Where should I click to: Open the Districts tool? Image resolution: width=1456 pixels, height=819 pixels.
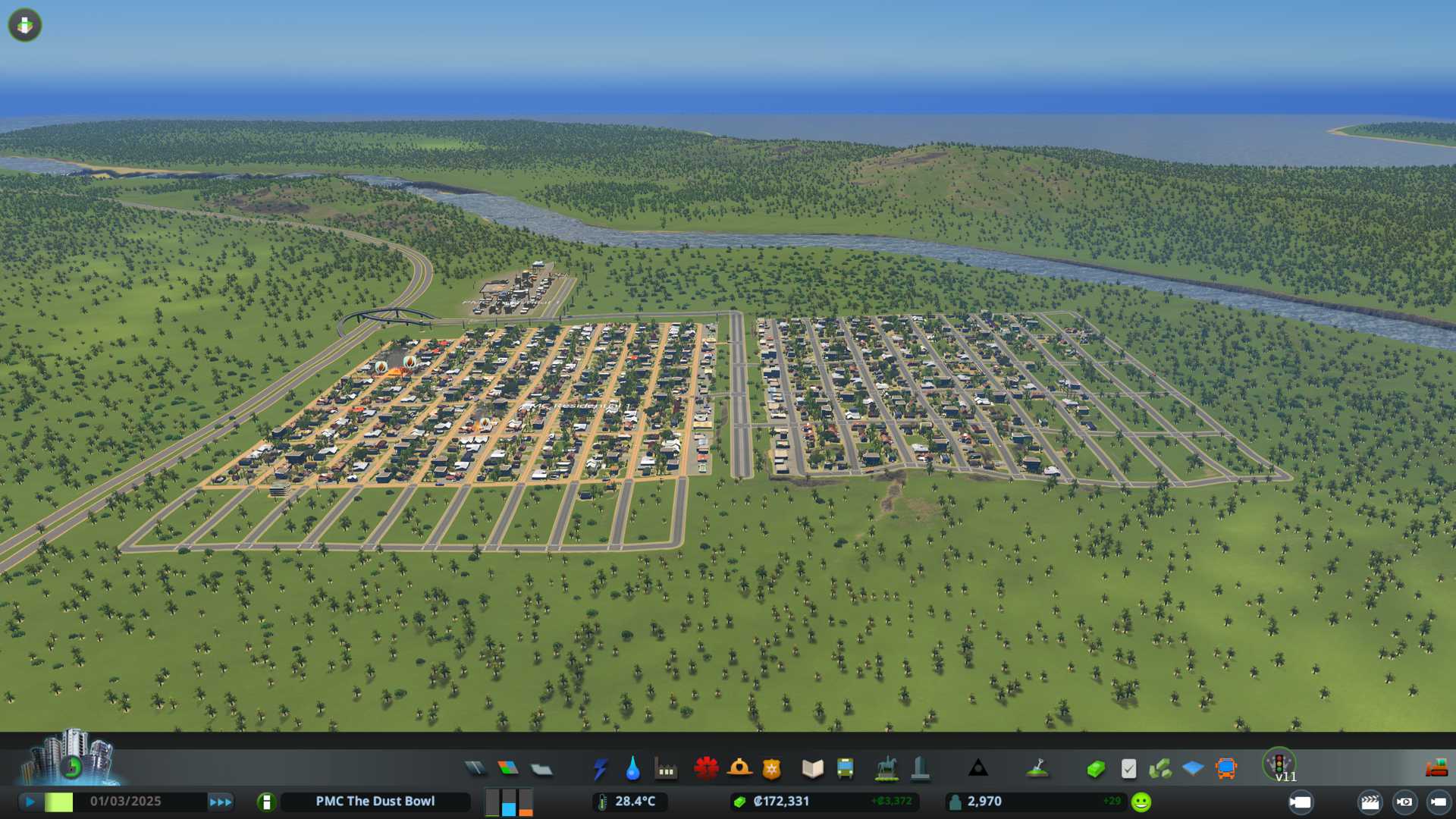541,769
